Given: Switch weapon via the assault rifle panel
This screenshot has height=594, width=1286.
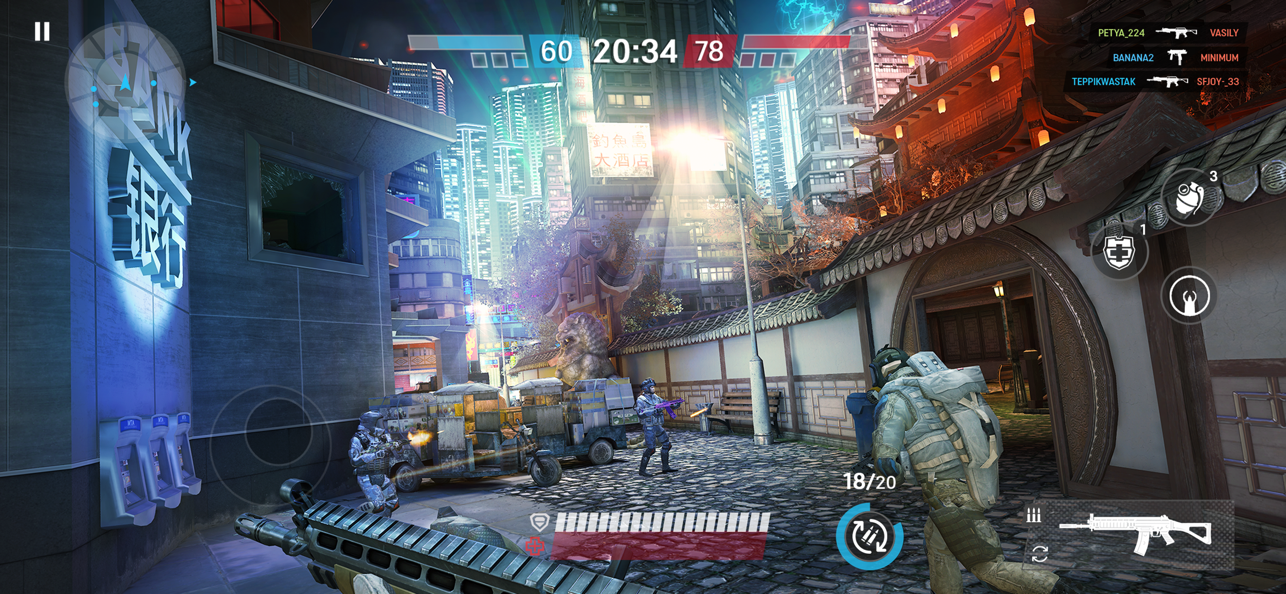Looking at the screenshot, I should click(1133, 533).
